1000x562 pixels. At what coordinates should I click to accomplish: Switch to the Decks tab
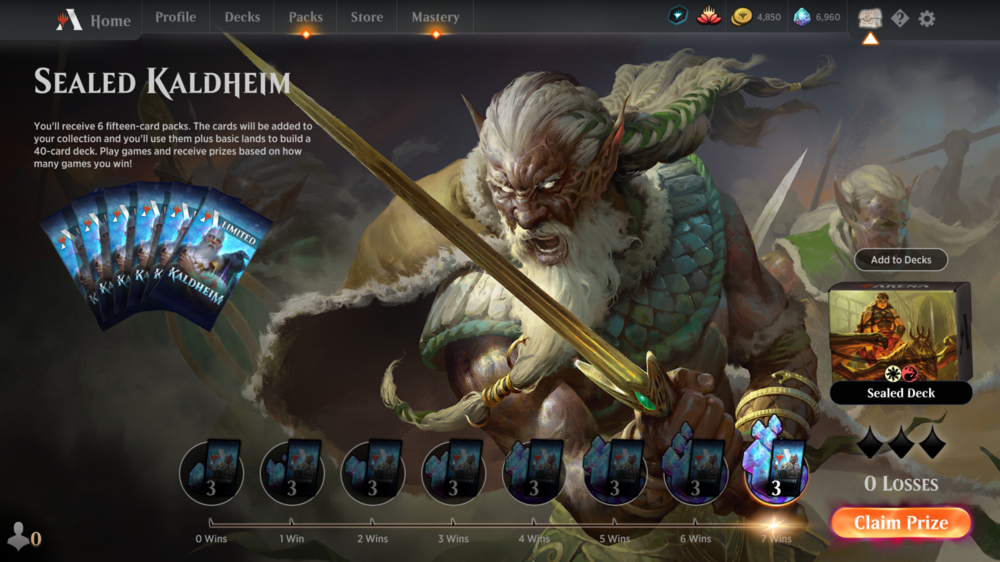(x=242, y=17)
